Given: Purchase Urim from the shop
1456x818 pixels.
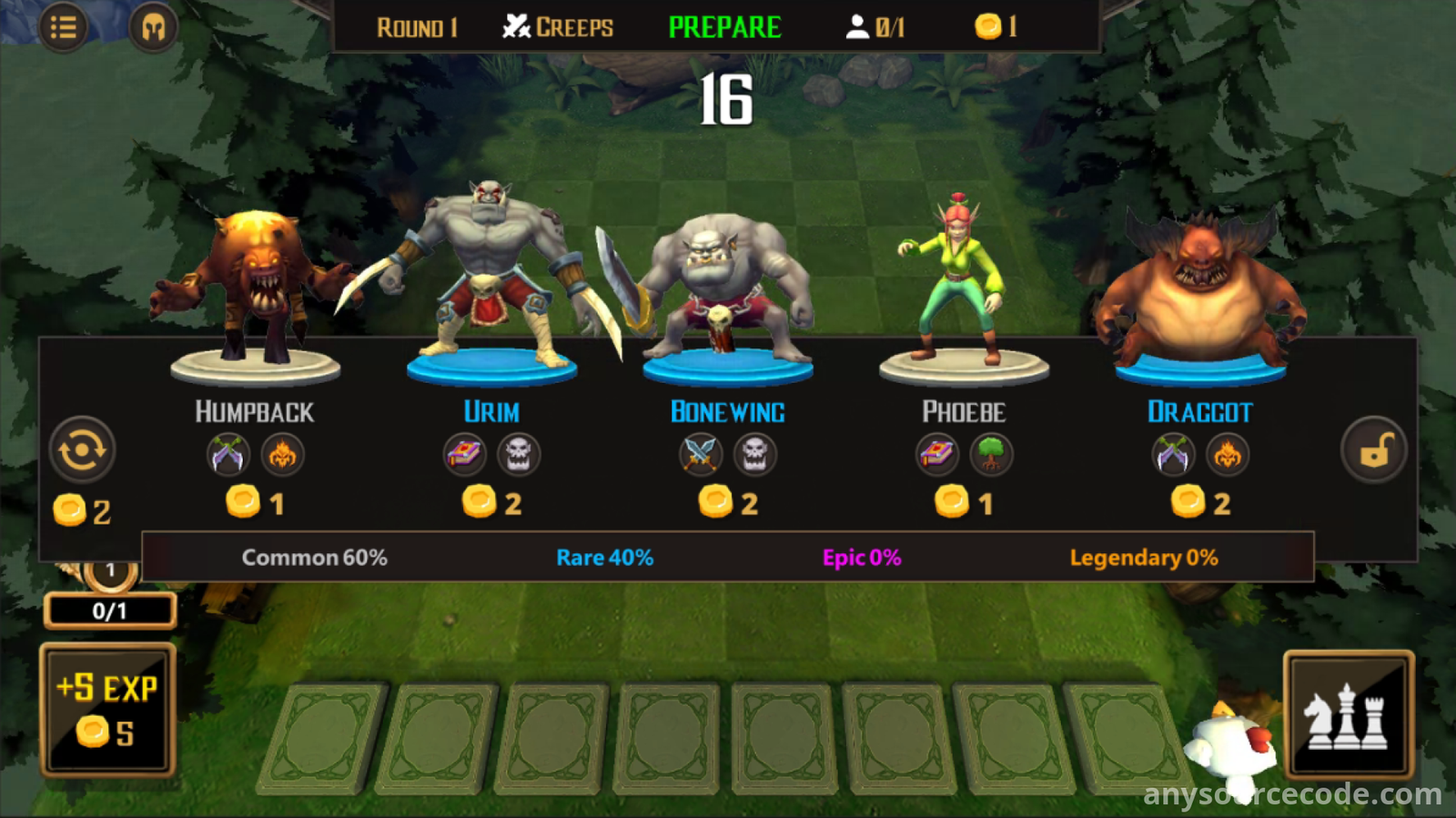Looking at the screenshot, I should tap(491, 364).
